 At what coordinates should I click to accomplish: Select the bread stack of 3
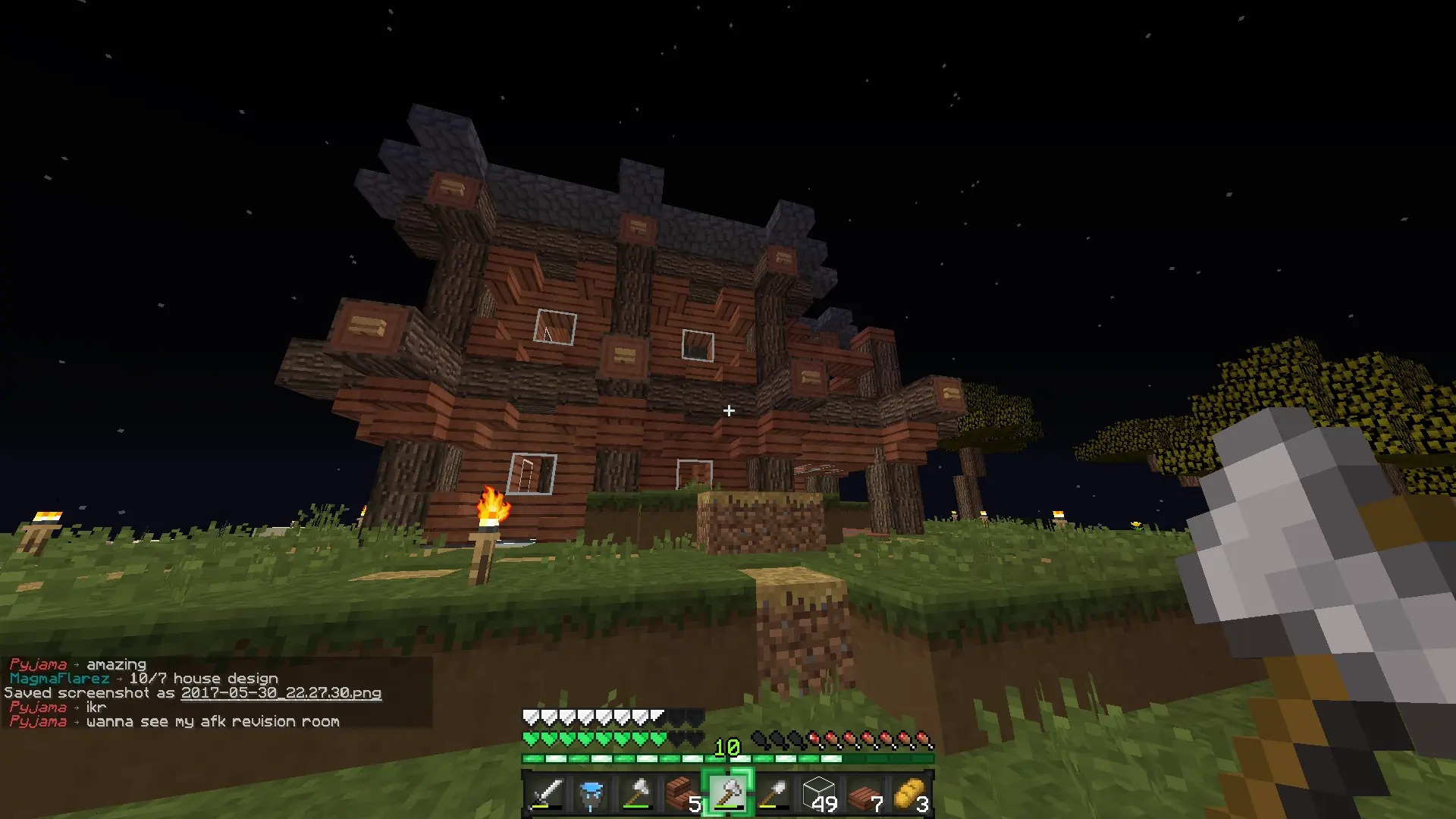click(910, 794)
